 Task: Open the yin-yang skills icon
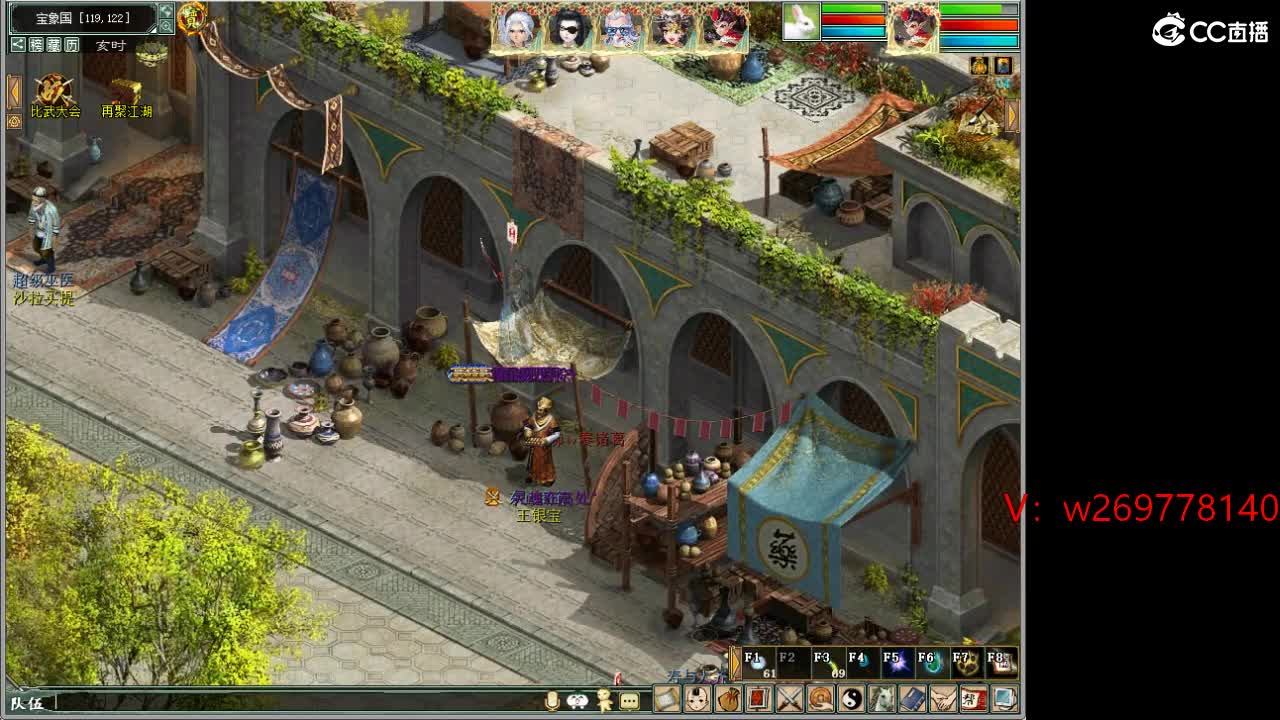coord(851,698)
